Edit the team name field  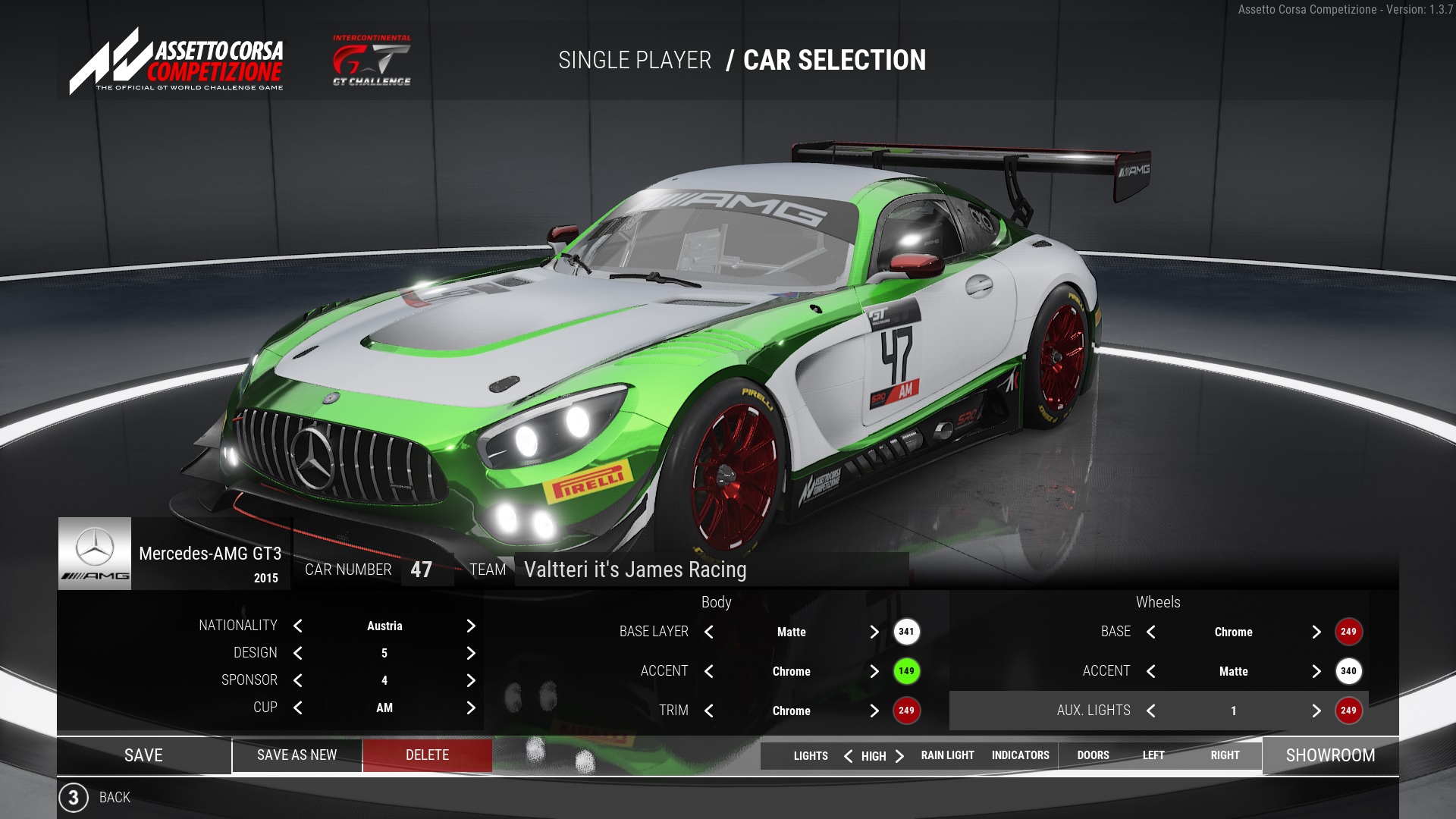(x=711, y=570)
